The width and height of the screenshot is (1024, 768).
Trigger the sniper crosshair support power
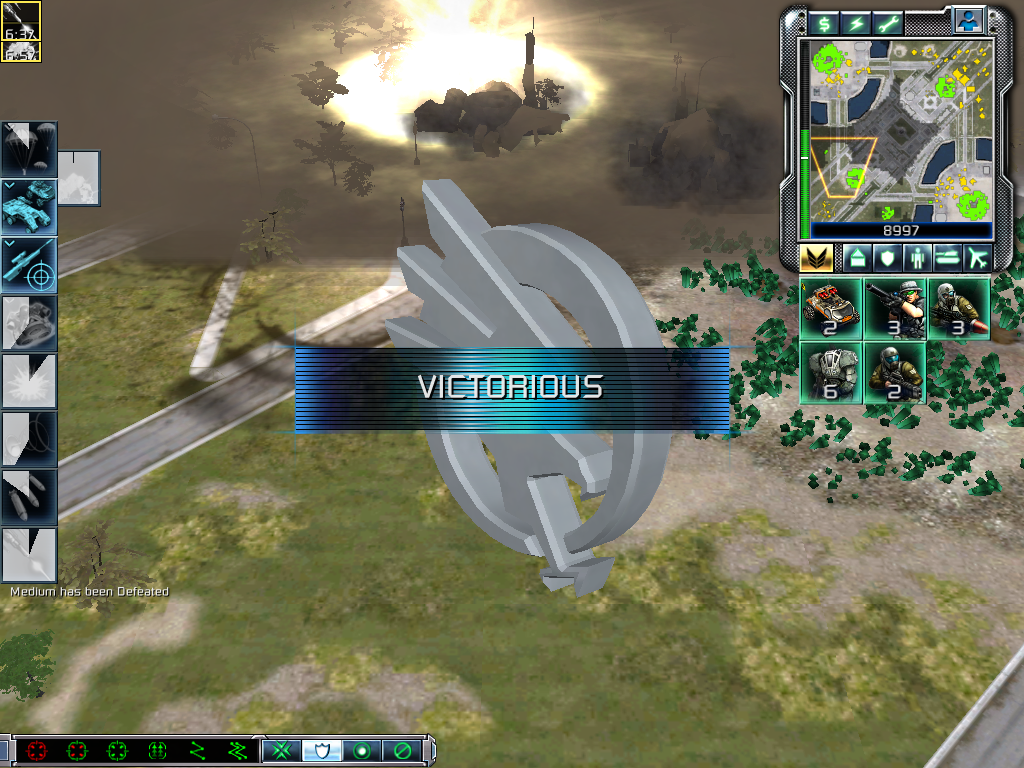[x=29, y=264]
